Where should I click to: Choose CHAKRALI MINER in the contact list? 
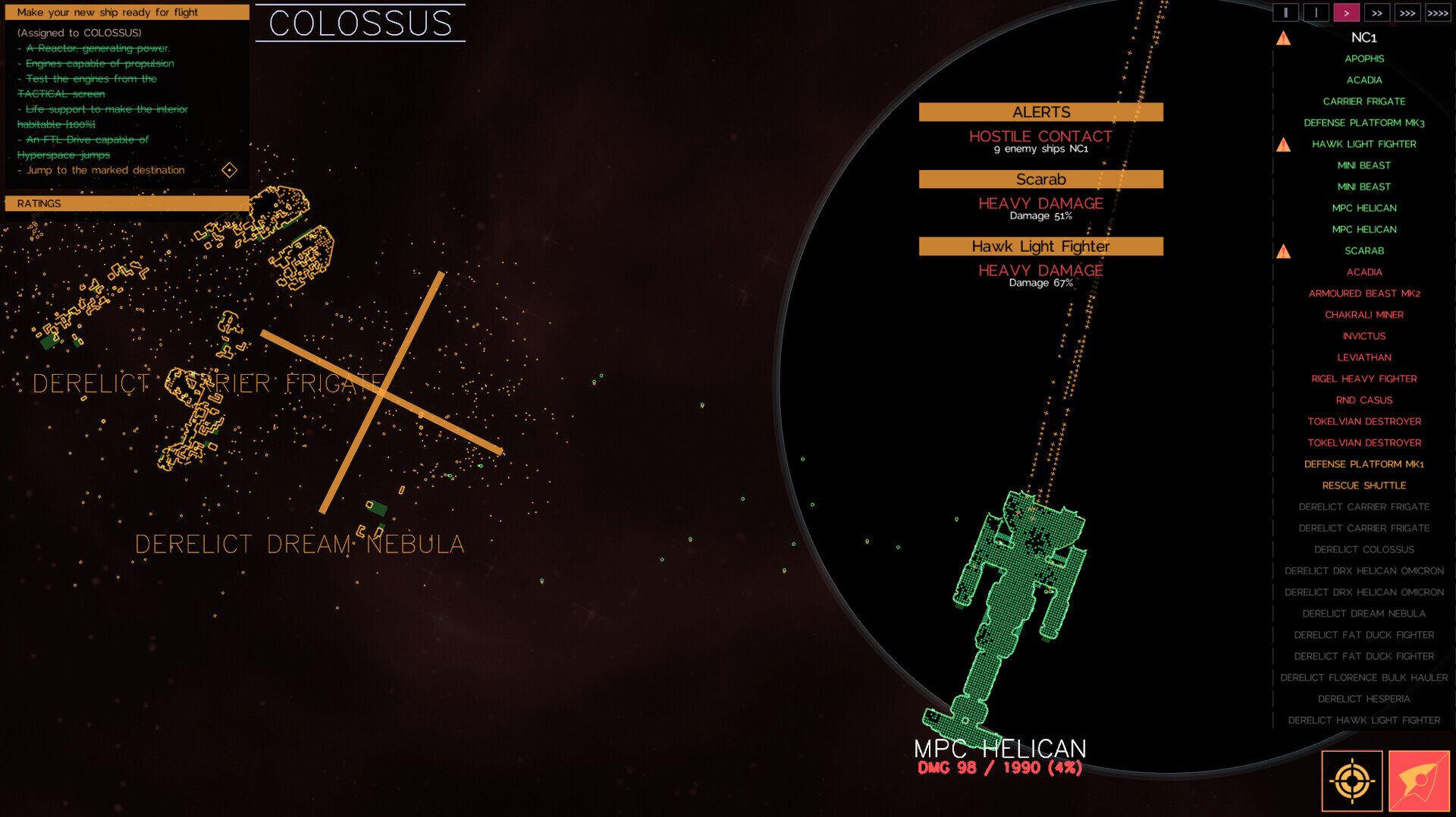[x=1363, y=315]
